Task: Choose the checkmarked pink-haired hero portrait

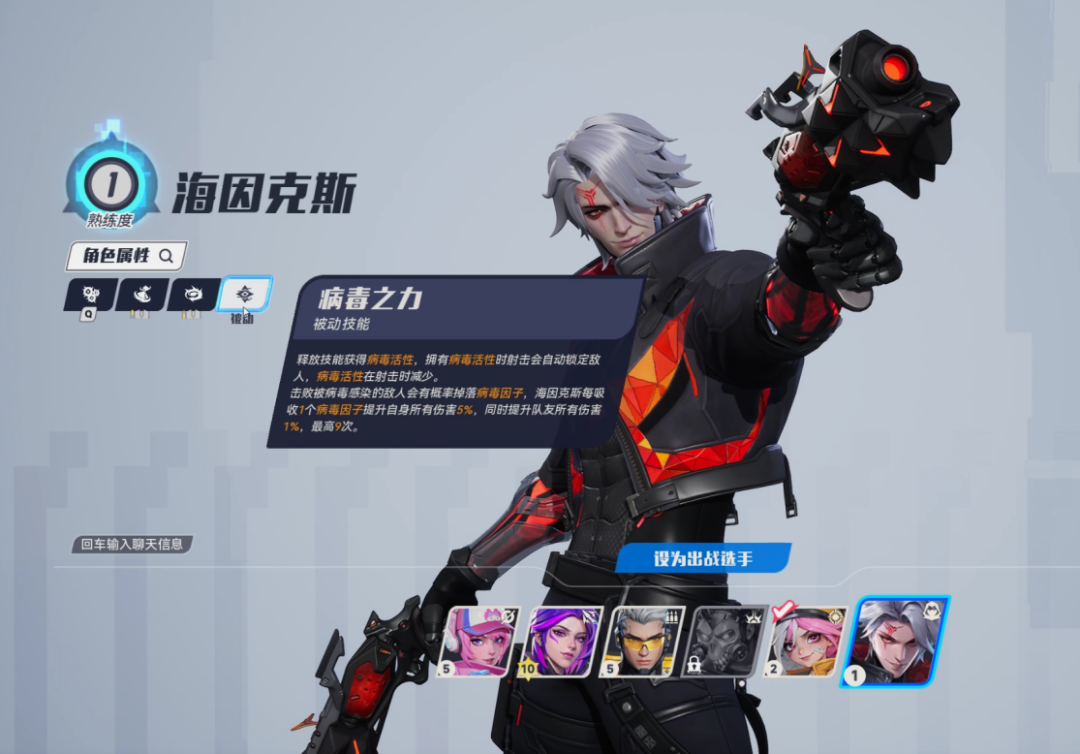Action: pos(808,642)
